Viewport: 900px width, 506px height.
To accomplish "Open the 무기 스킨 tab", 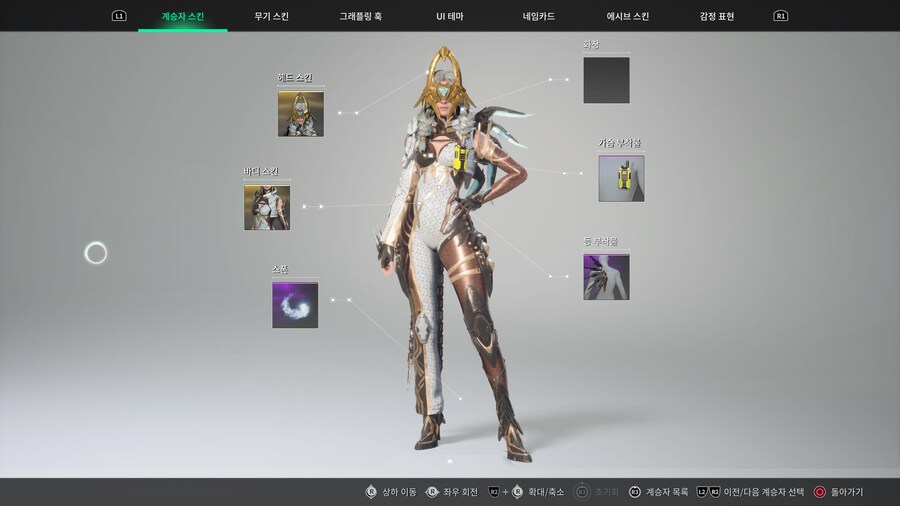I will click(x=274, y=16).
